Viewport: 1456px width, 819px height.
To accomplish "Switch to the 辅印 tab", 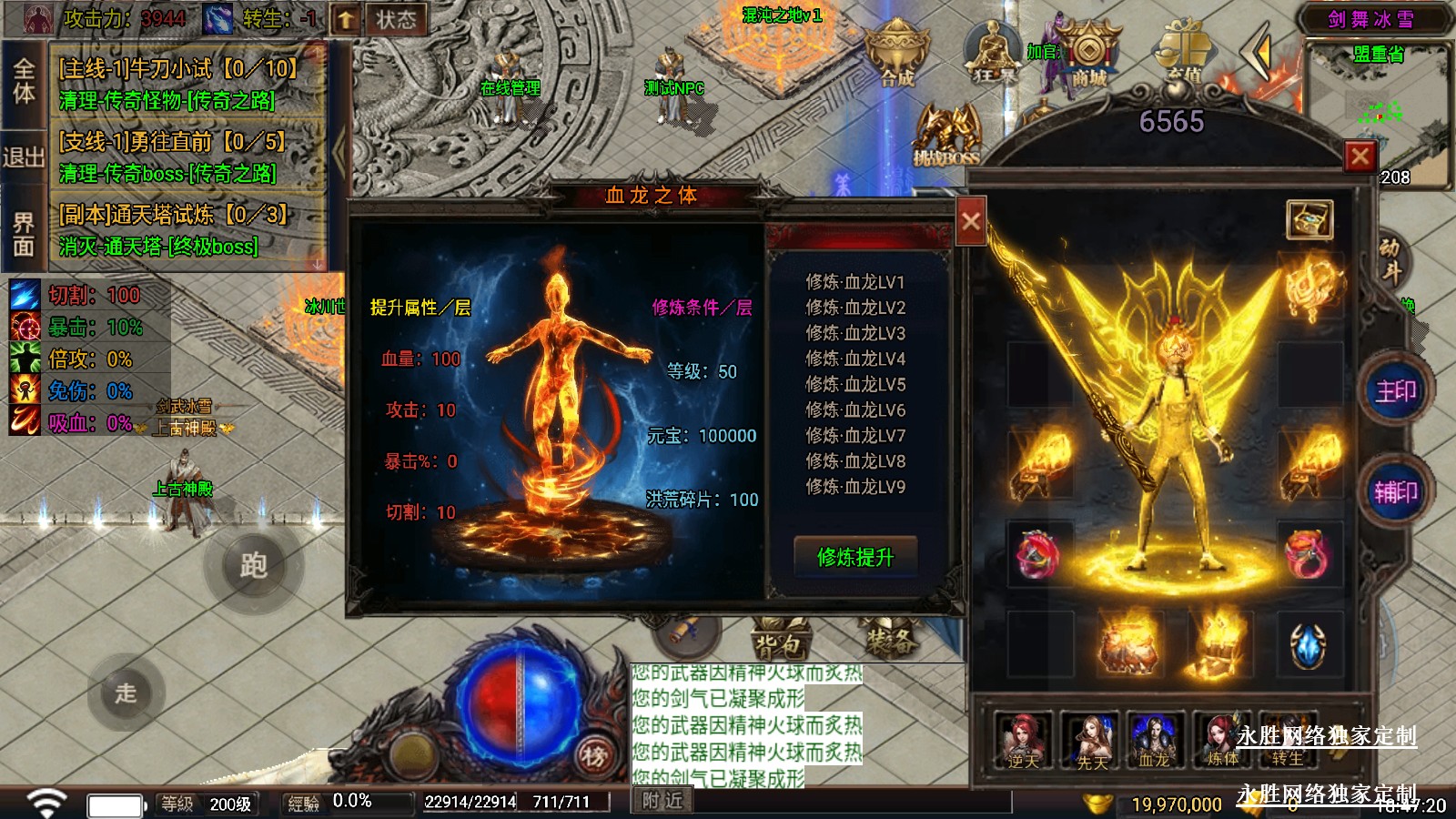I will click(1395, 492).
